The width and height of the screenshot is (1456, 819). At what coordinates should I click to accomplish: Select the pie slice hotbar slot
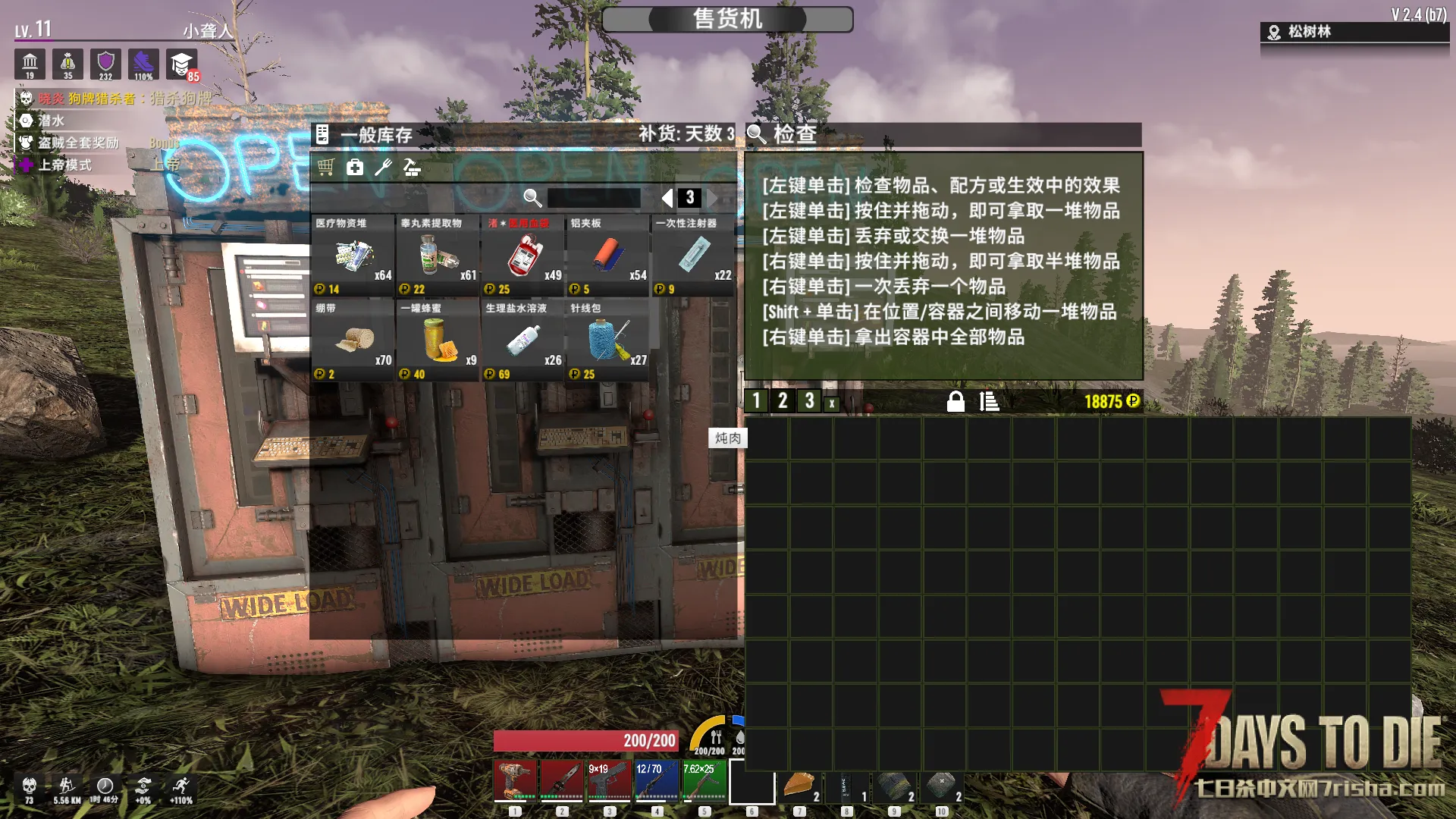(799, 785)
